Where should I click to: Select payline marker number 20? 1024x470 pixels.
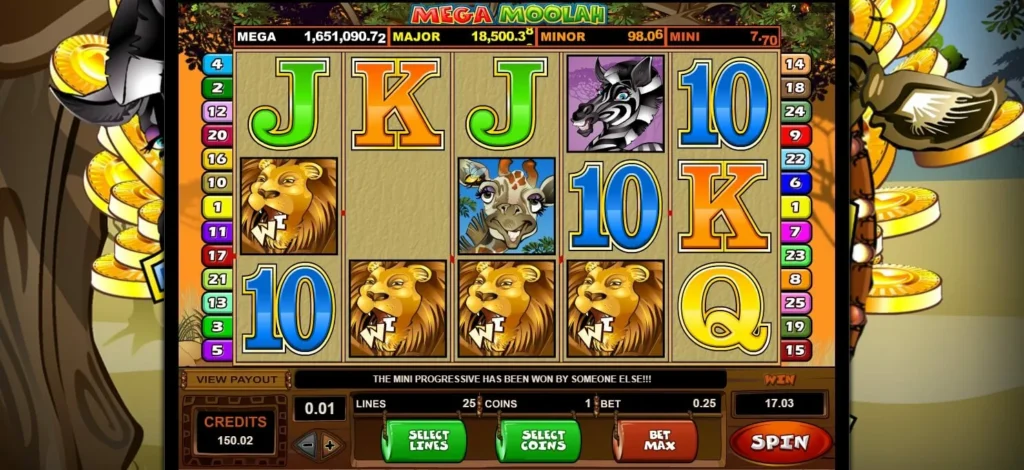[217, 135]
